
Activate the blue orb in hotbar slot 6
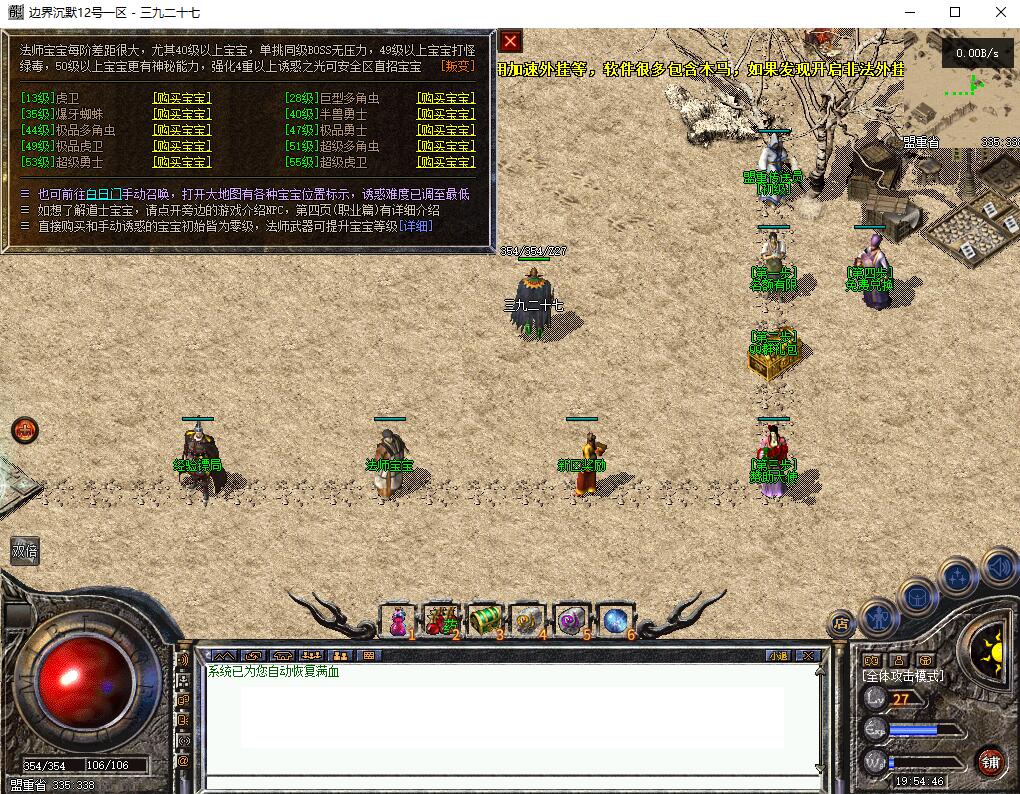[614, 621]
